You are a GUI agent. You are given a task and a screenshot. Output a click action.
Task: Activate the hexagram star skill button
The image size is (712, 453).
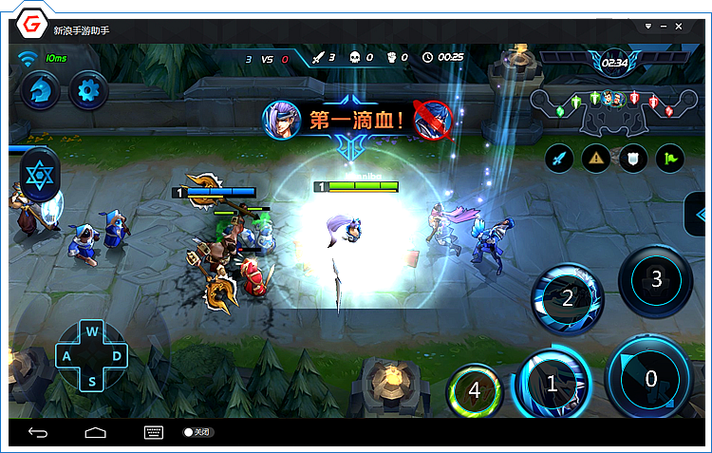tap(38, 176)
